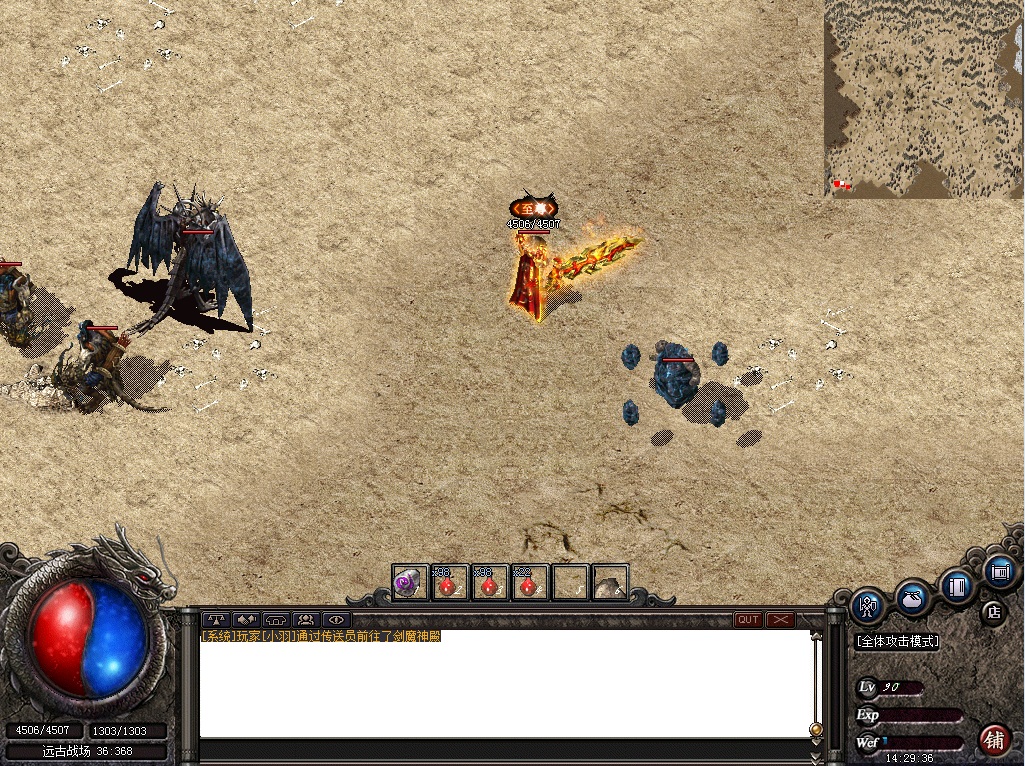Screen dimensions: 1025x766
Task: Open the character equipment panel icon
Action: point(868,605)
